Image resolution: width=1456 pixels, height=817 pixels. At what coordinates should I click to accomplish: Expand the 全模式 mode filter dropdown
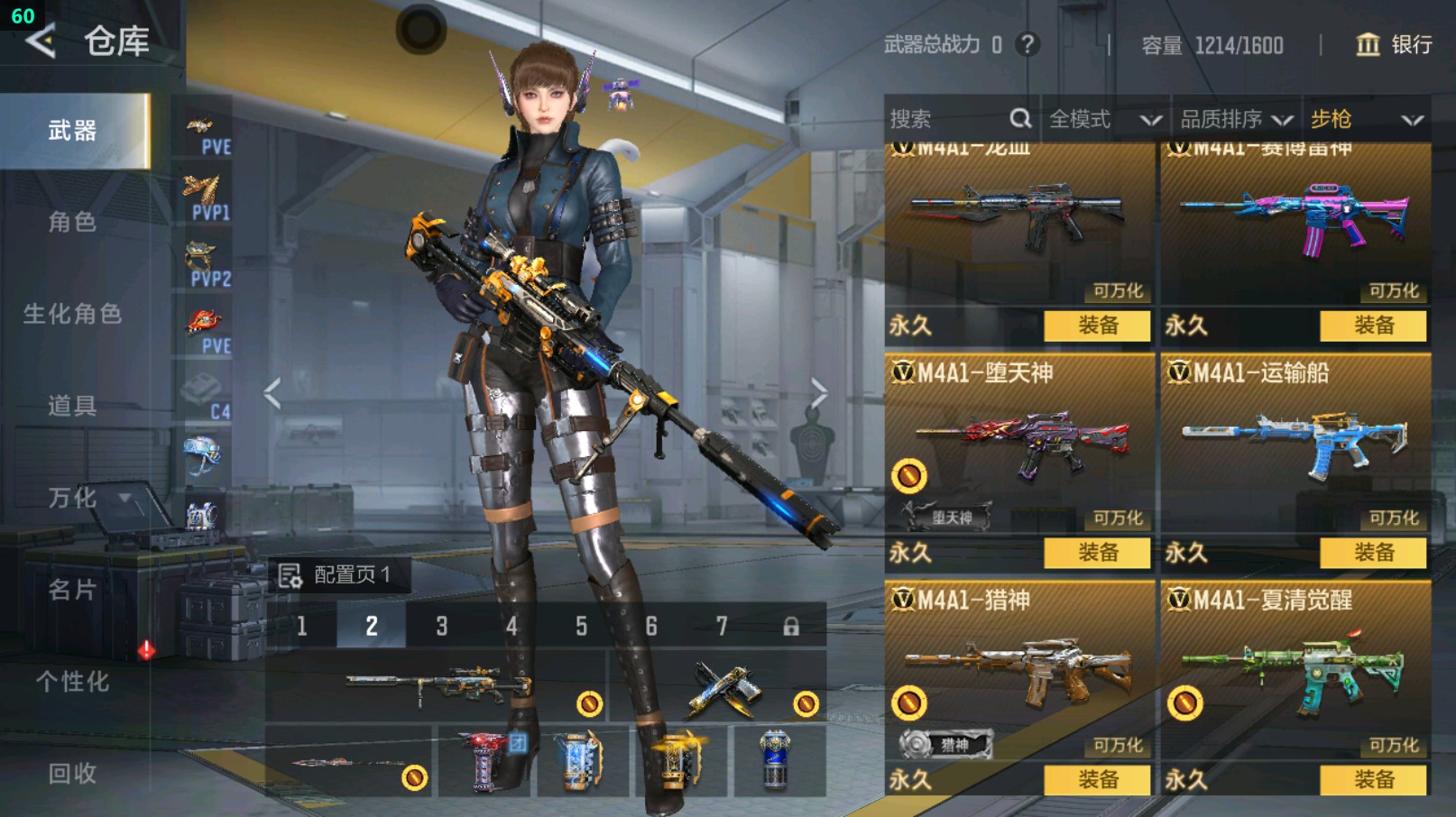click(x=1104, y=119)
